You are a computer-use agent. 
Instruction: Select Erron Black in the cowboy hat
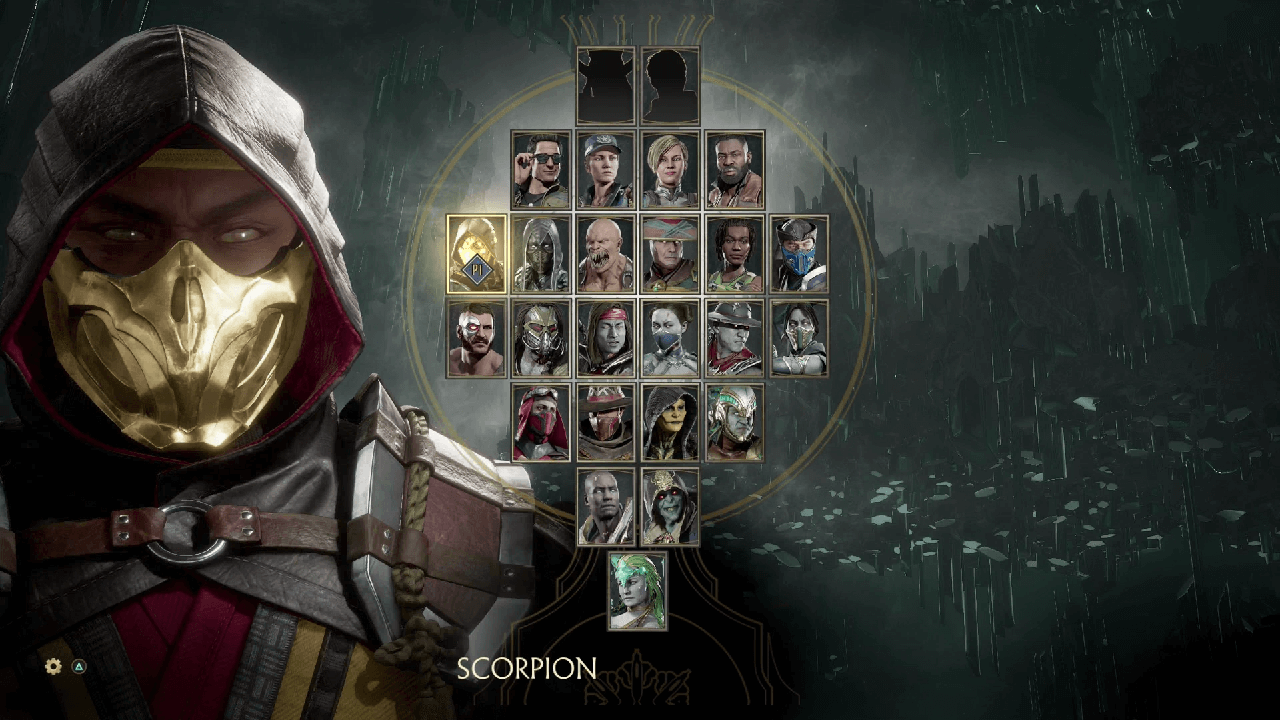pyautogui.click(x=605, y=422)
